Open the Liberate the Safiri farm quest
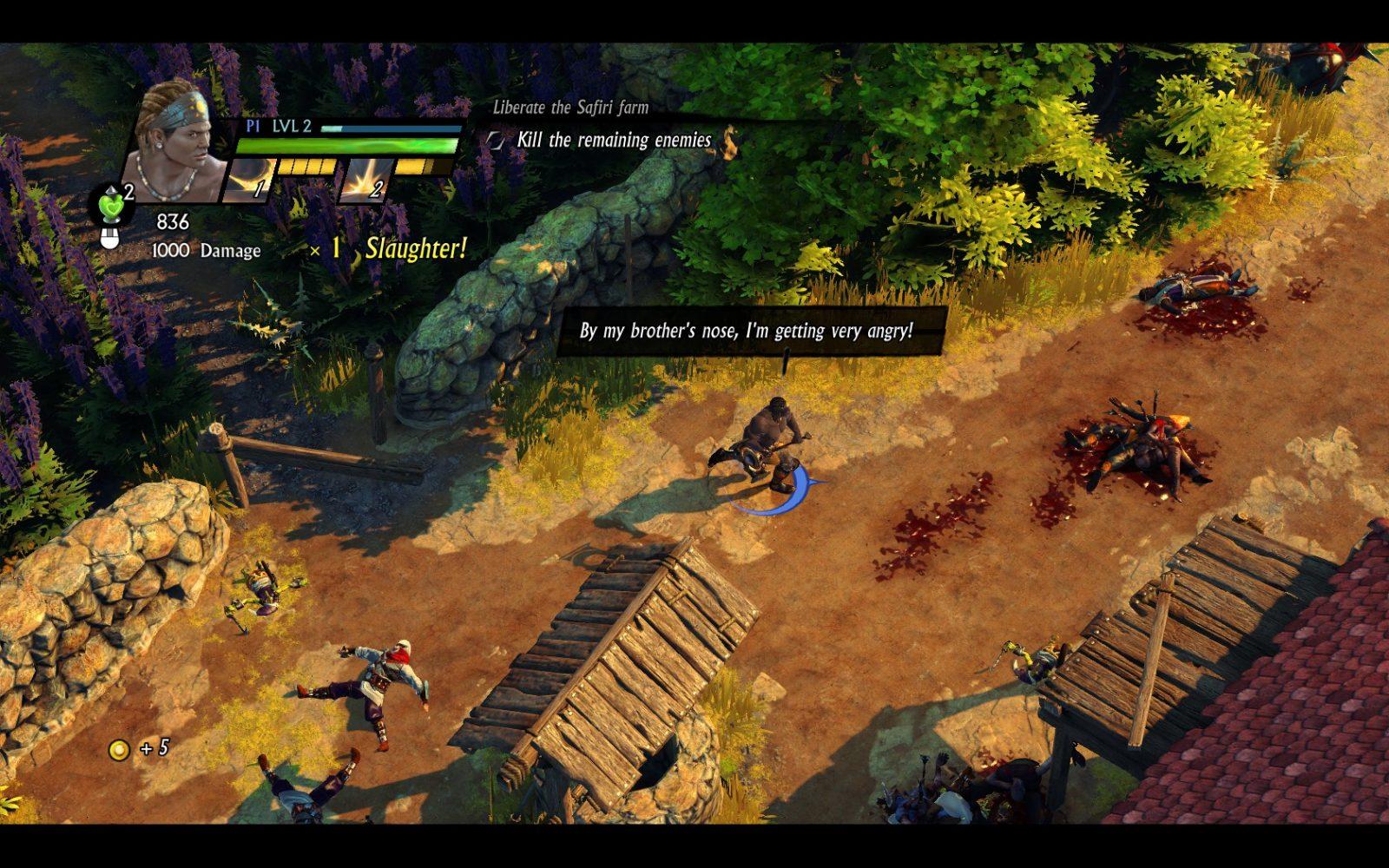The height and width of the screenshot is (868, 1389). tap(570, 108)
